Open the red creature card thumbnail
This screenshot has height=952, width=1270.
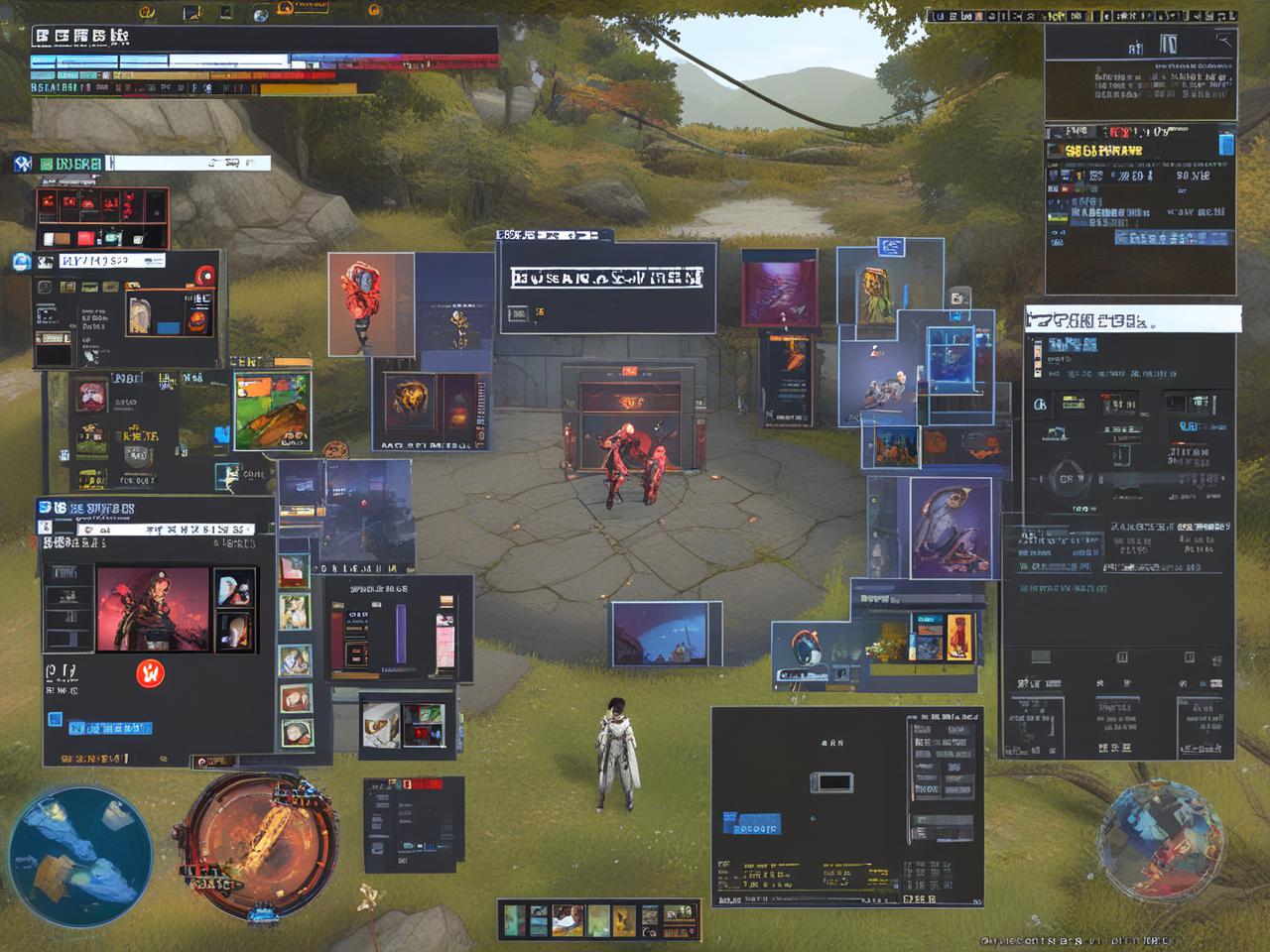coord(371,303)
